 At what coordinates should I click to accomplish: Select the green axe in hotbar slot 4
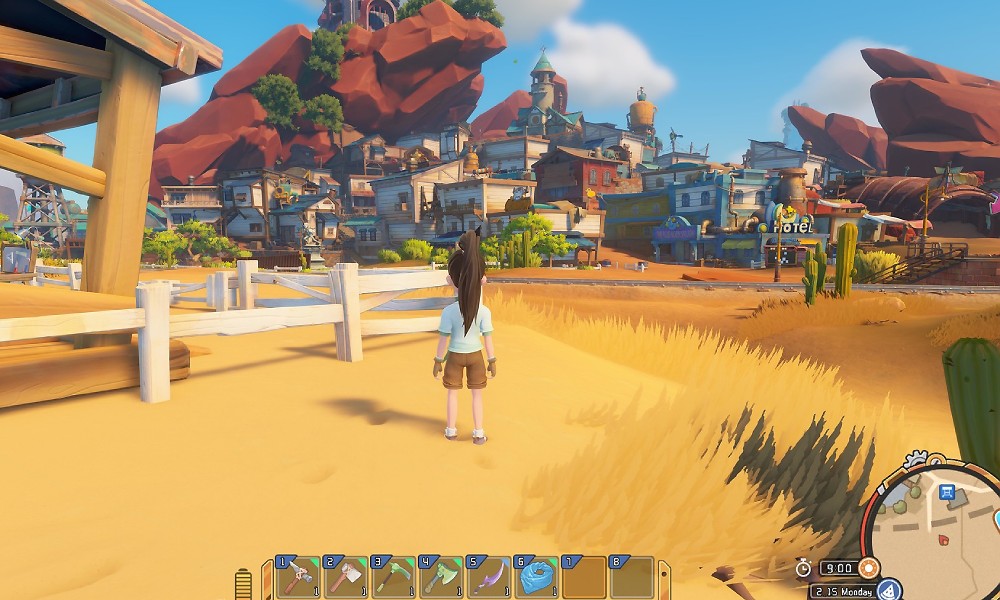click(442, 578)
